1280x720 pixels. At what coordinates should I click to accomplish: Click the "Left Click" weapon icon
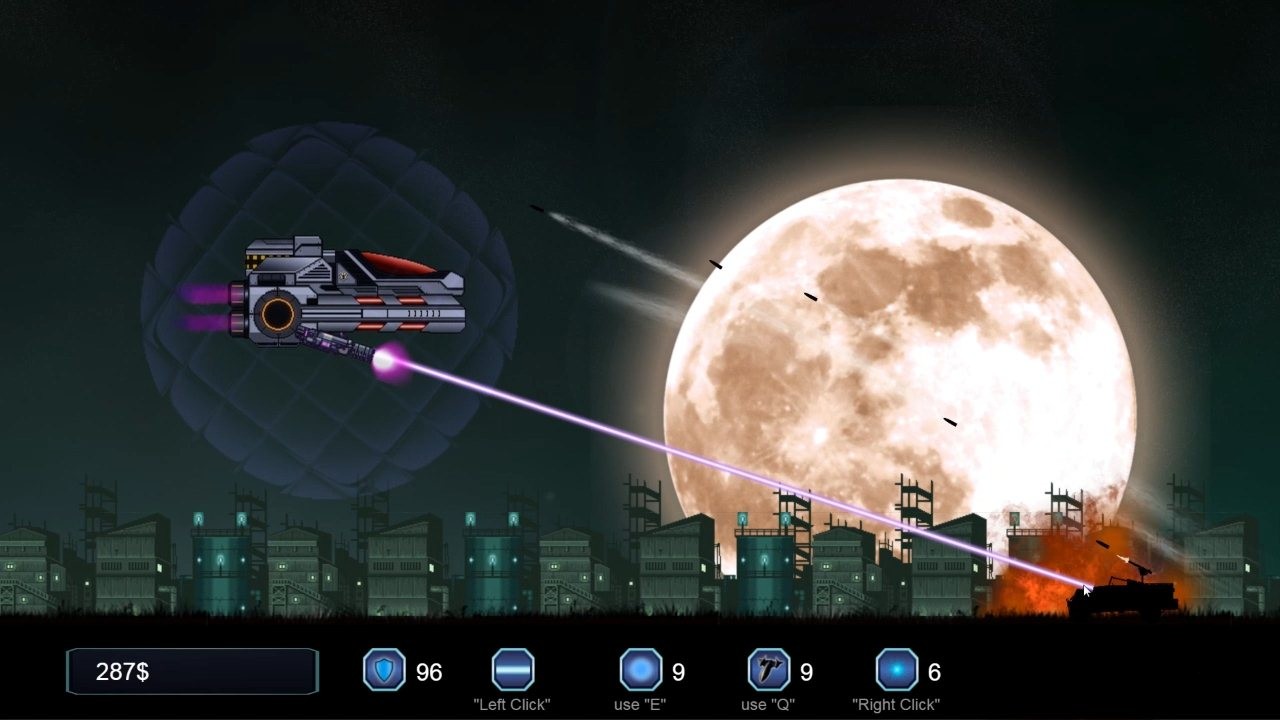[512, 671]
